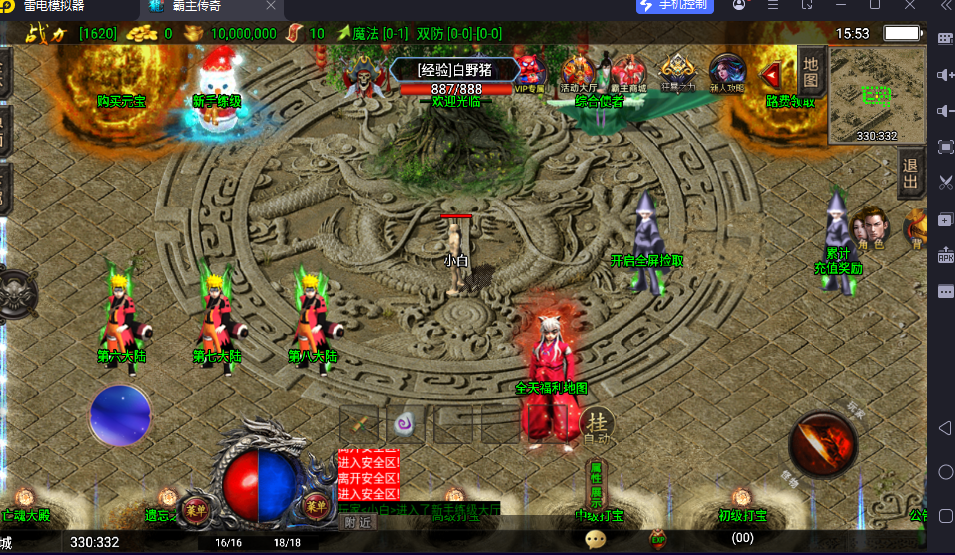
Task: Toggle 挂 自动 auto-battle button
Action: click(598, 425)
